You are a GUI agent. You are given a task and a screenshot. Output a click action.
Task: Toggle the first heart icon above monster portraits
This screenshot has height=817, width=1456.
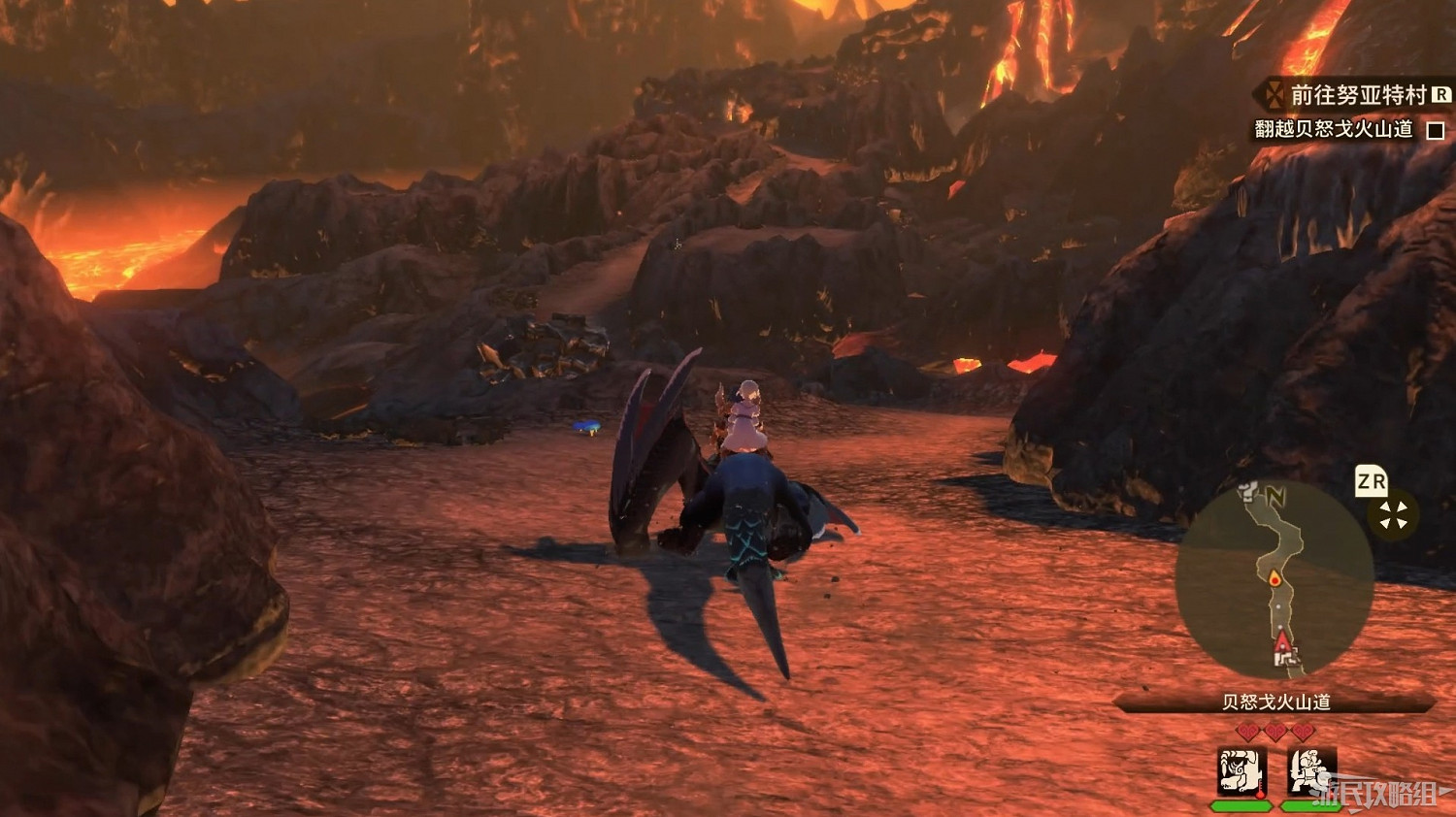[x=1246, y=730]
